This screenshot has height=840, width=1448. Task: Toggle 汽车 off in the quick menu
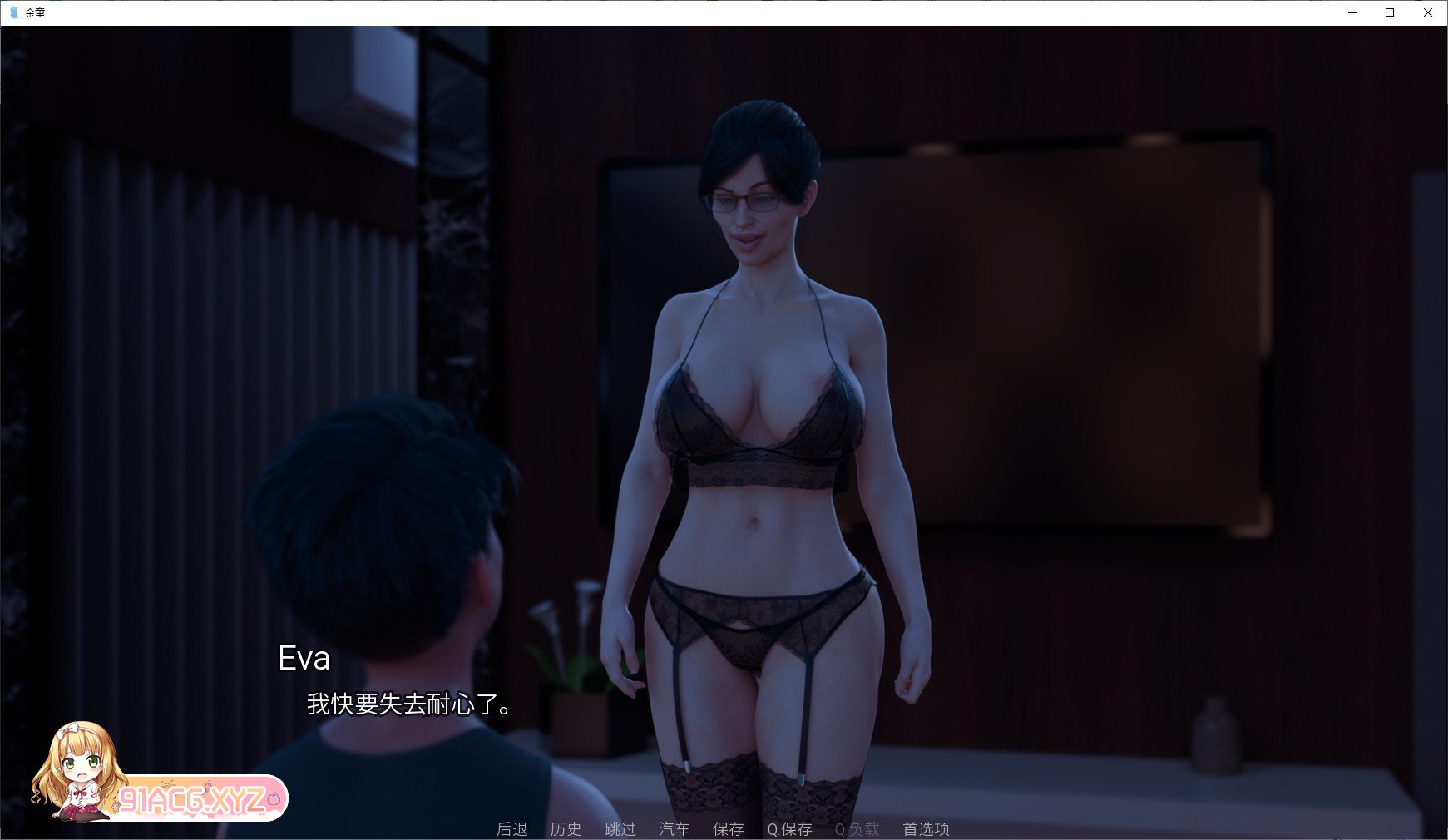[x=675, y=829]
